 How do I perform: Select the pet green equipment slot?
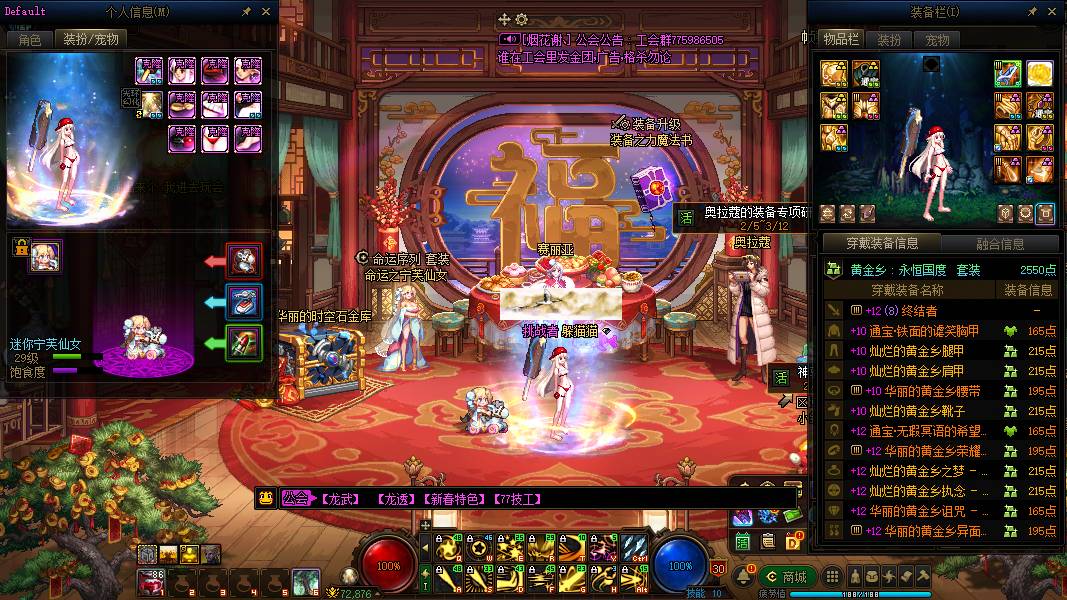tap(244, 343)
